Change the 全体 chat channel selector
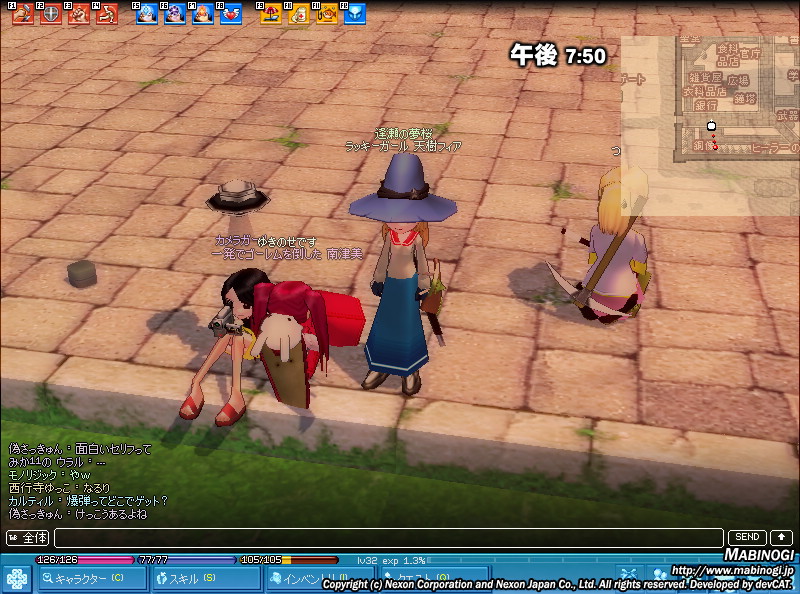Image resolution: width=800 pixels, height=594 pixels. (x=27, y=538)
